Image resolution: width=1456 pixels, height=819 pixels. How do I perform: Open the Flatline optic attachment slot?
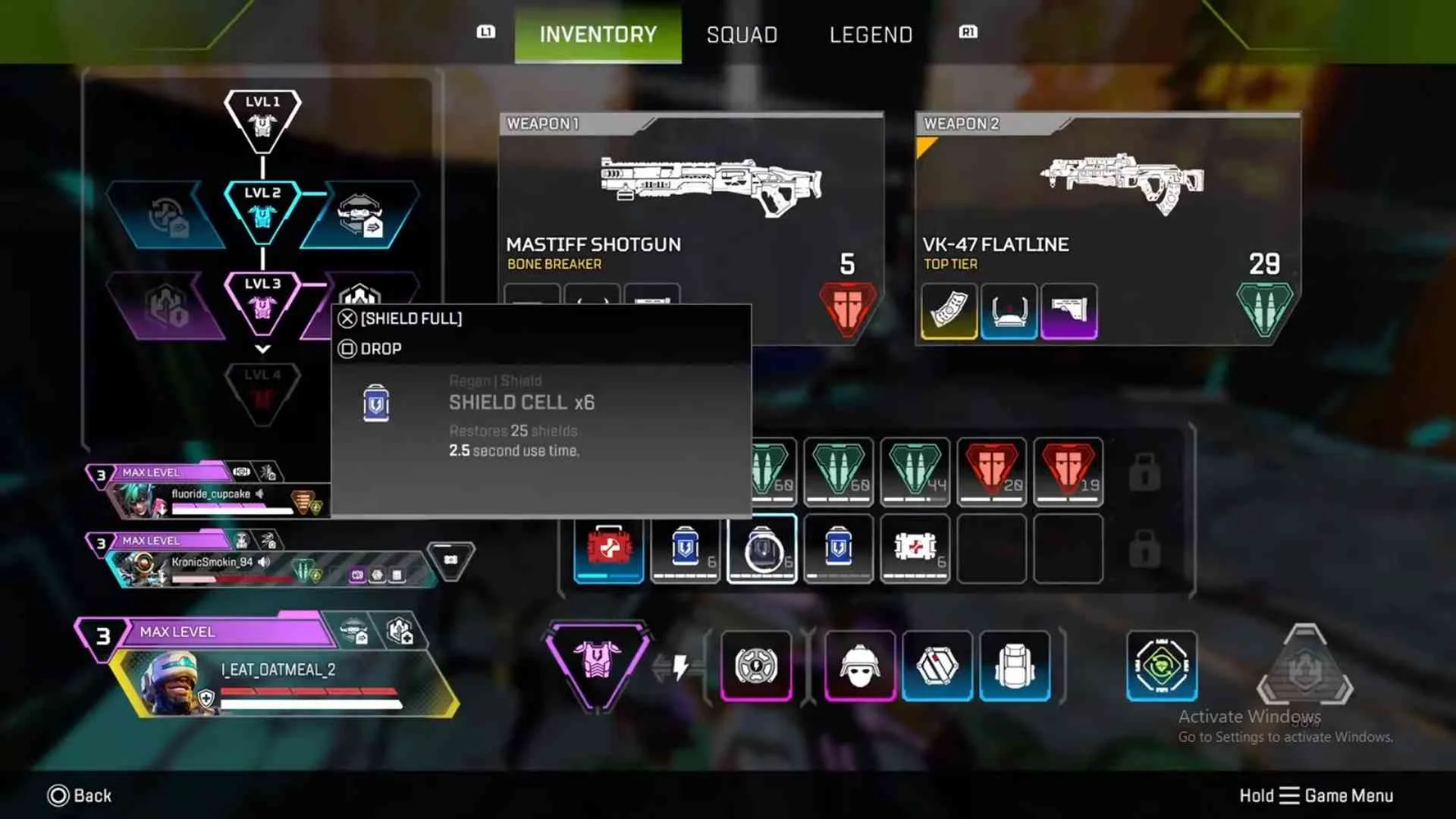[x=1009, y=311]
